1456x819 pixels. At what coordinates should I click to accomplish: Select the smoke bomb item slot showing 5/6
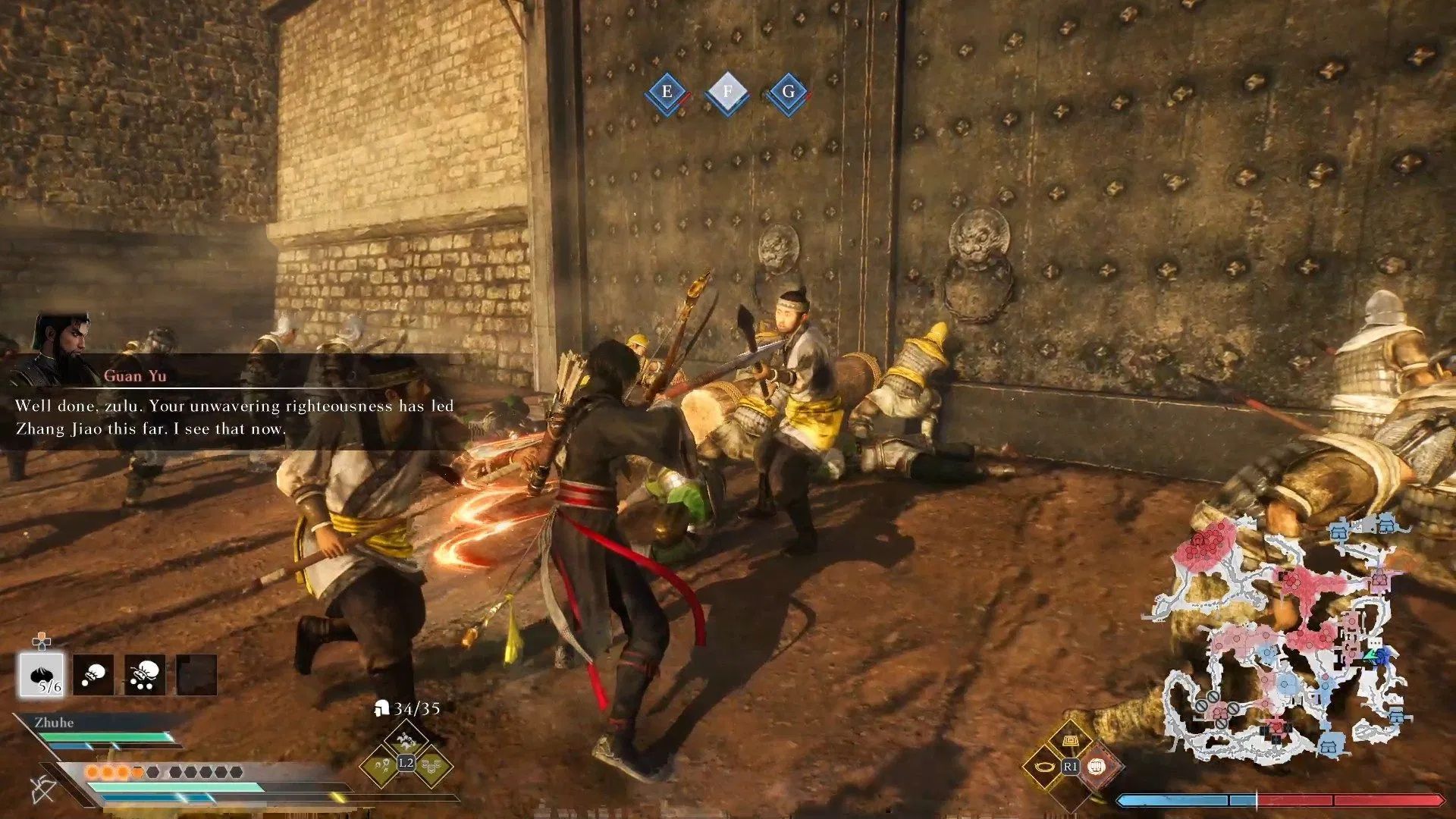coord(42,675)
